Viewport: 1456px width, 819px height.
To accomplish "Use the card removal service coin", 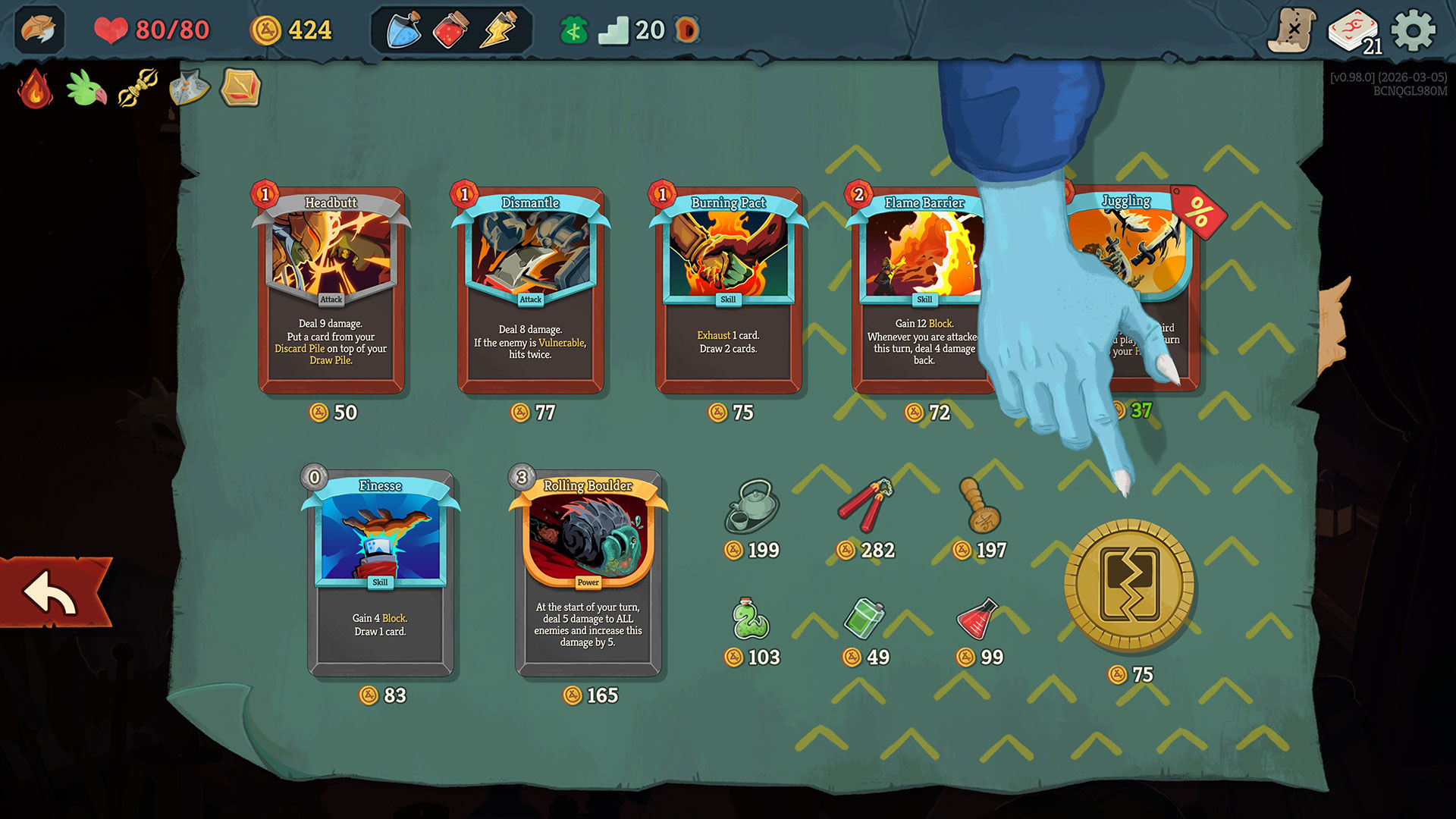I will [x=1129, y=585].
